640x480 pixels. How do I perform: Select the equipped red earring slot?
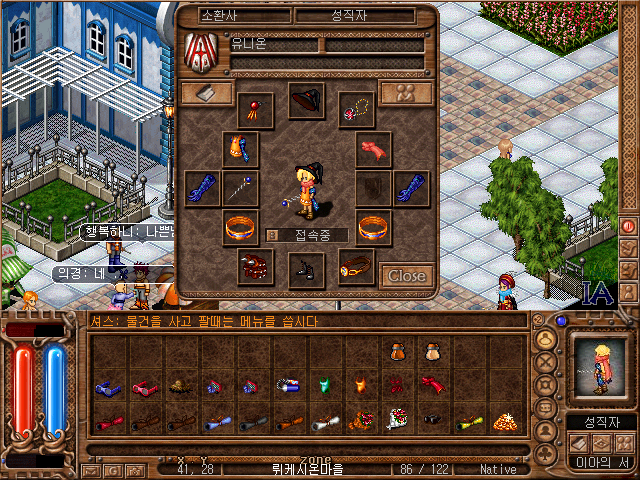click(257, 108)
